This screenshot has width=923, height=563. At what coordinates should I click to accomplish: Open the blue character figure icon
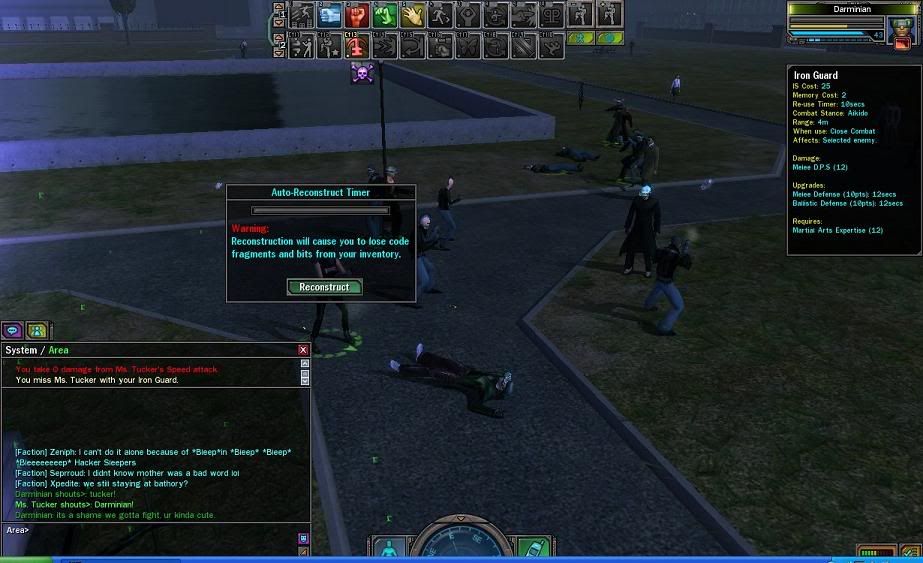(388, 550)
